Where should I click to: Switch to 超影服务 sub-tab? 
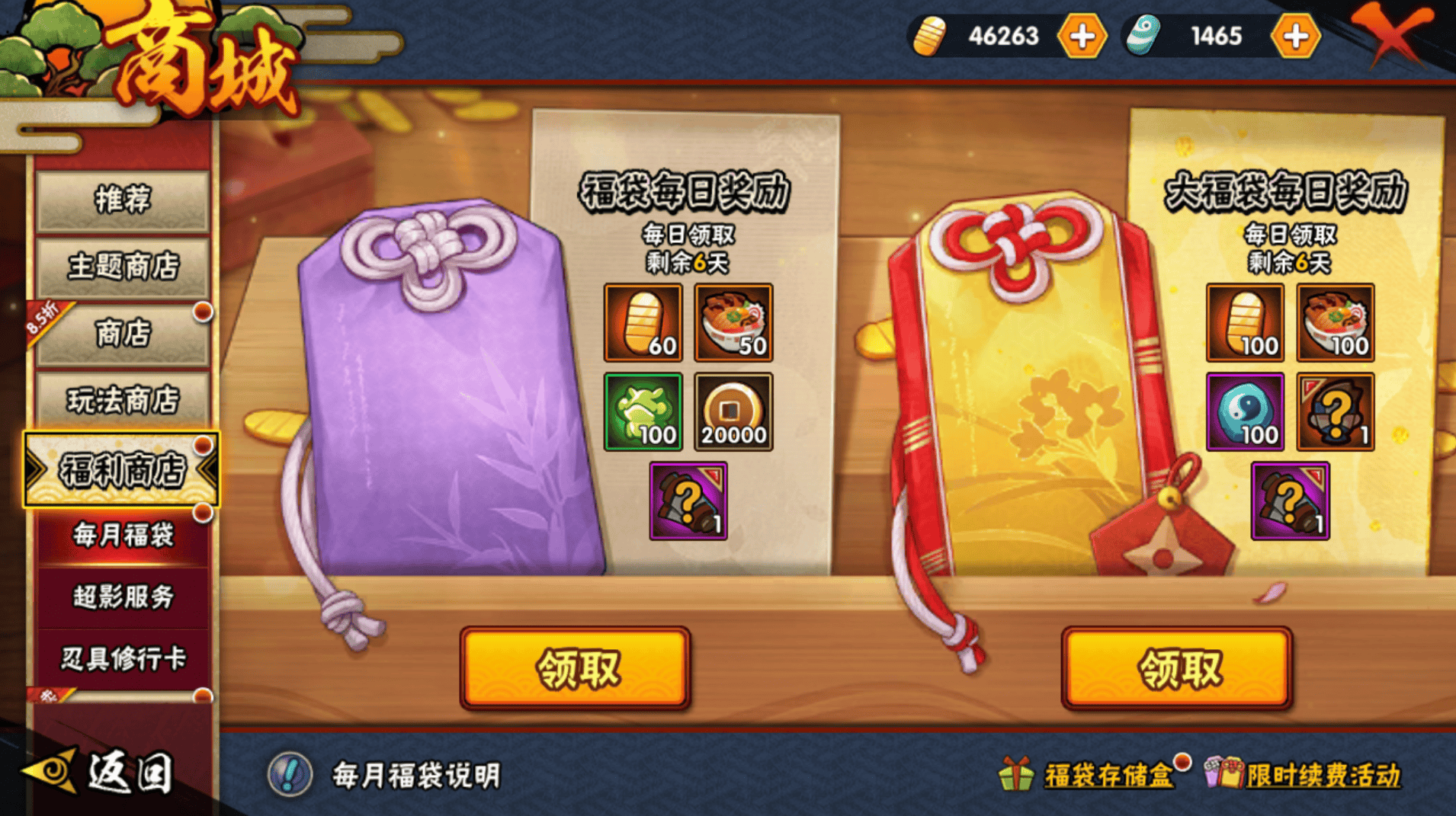[x=122, y=597]
